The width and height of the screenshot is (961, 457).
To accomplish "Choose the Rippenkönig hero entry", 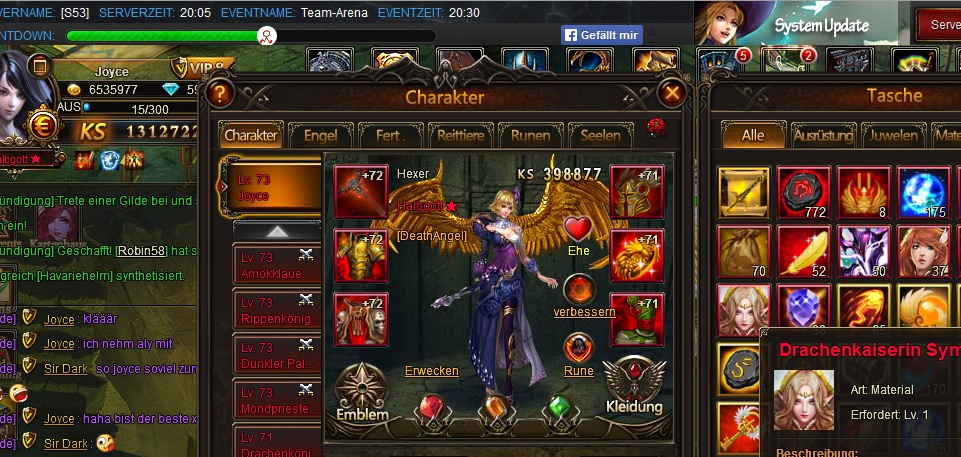I will 274,310.
